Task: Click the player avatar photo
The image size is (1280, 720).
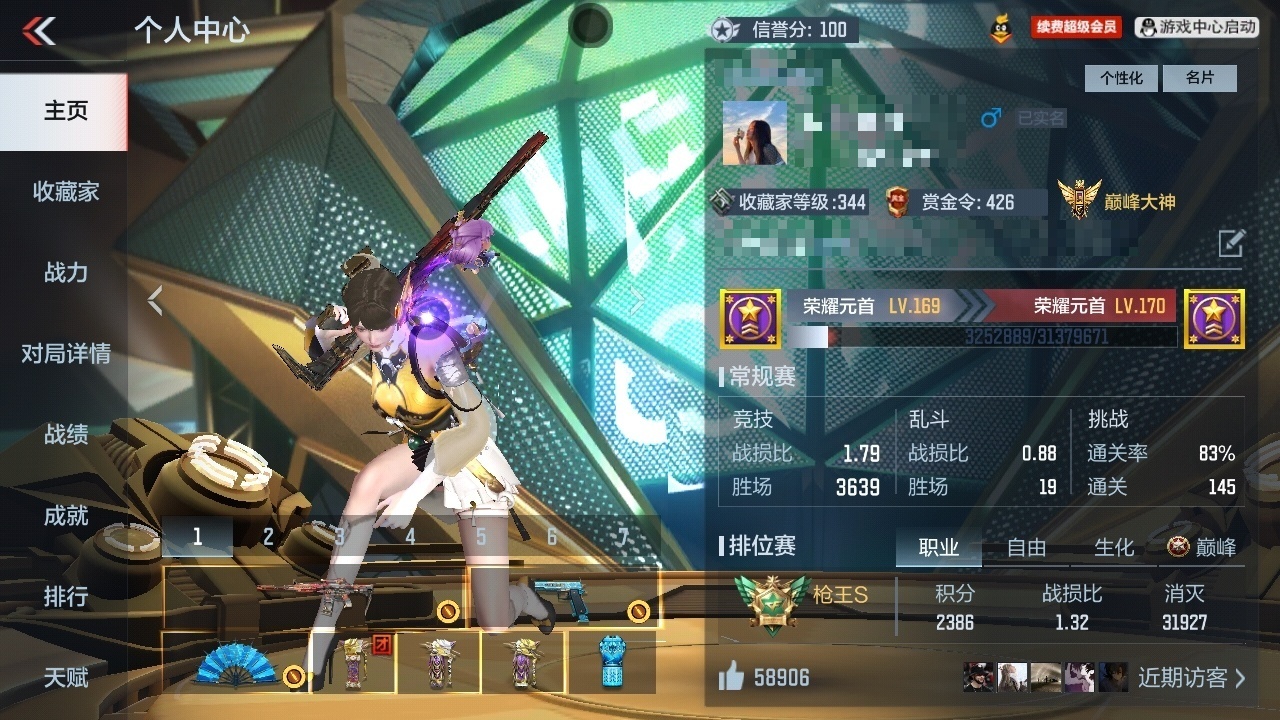Action: coord(755,133)
